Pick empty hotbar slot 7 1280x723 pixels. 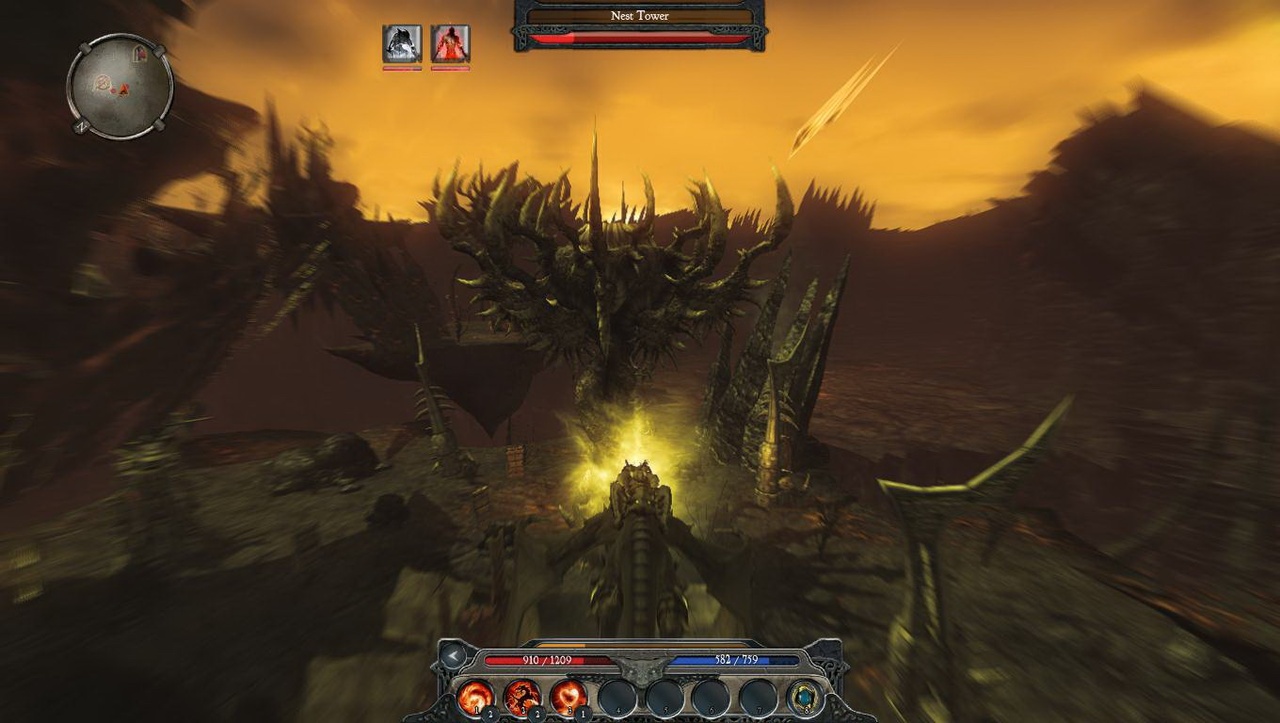click(756, 697)
